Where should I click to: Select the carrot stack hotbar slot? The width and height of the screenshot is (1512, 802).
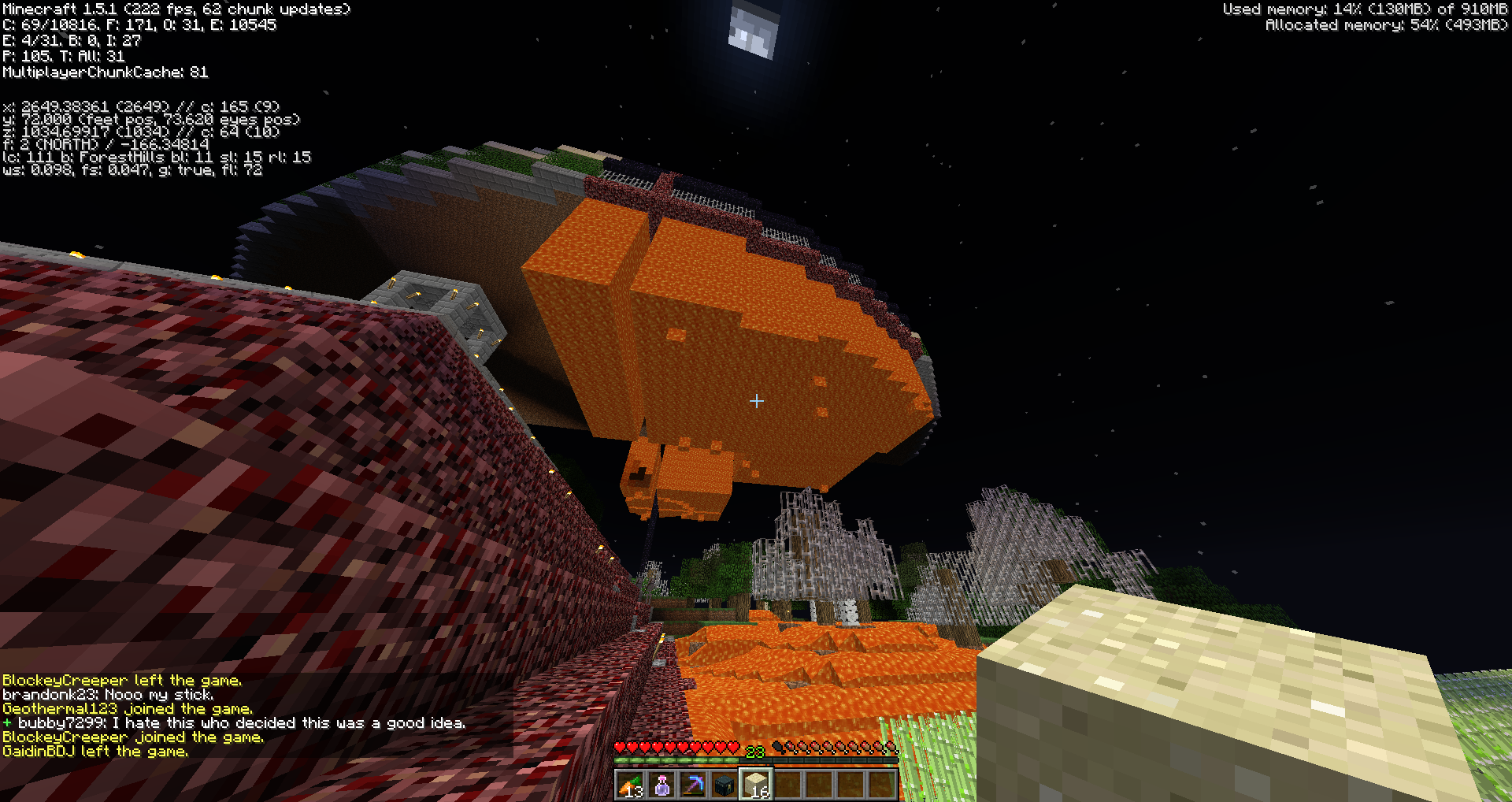[x=631, y=785]
